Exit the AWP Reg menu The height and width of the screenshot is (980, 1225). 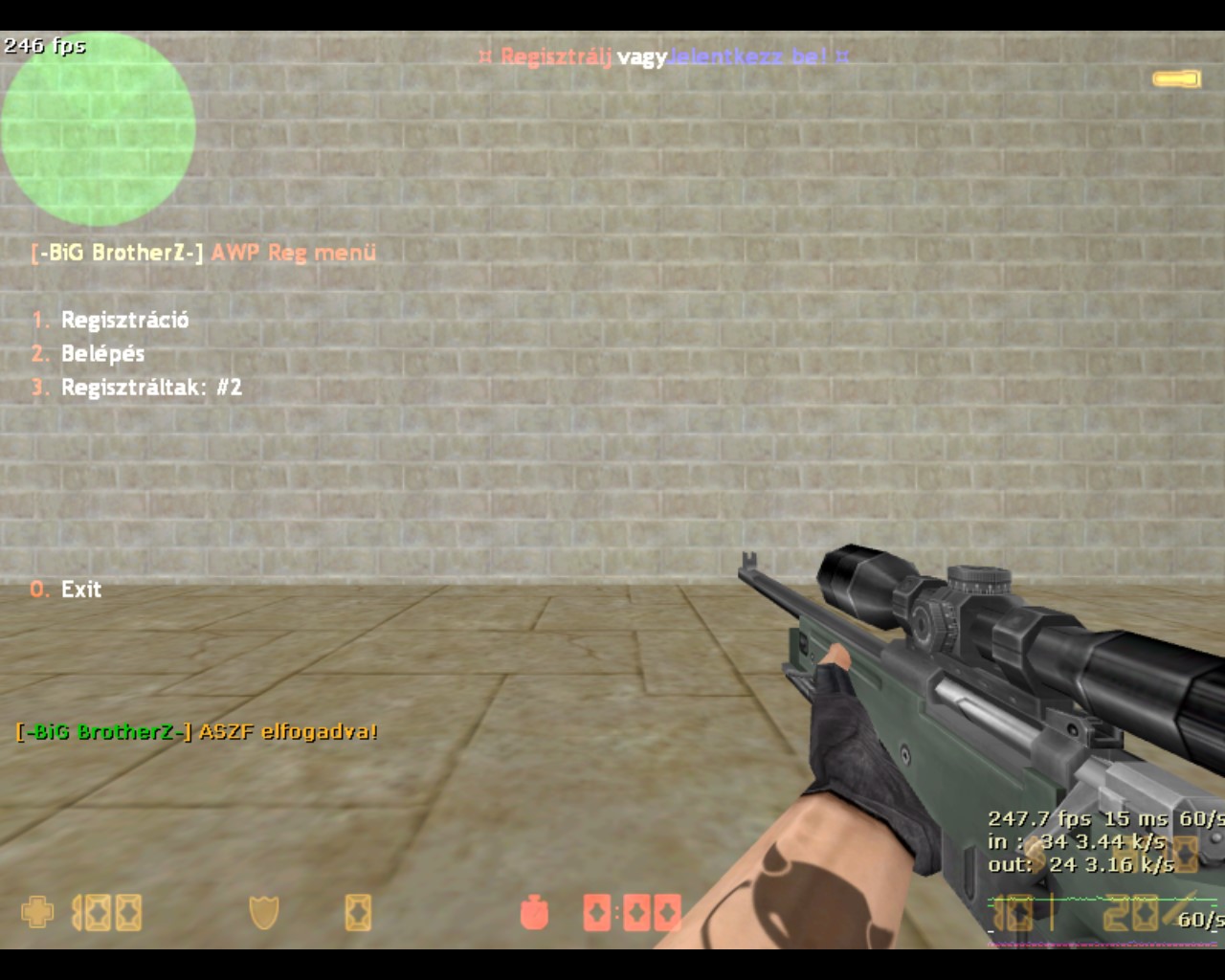click(80, 590)
